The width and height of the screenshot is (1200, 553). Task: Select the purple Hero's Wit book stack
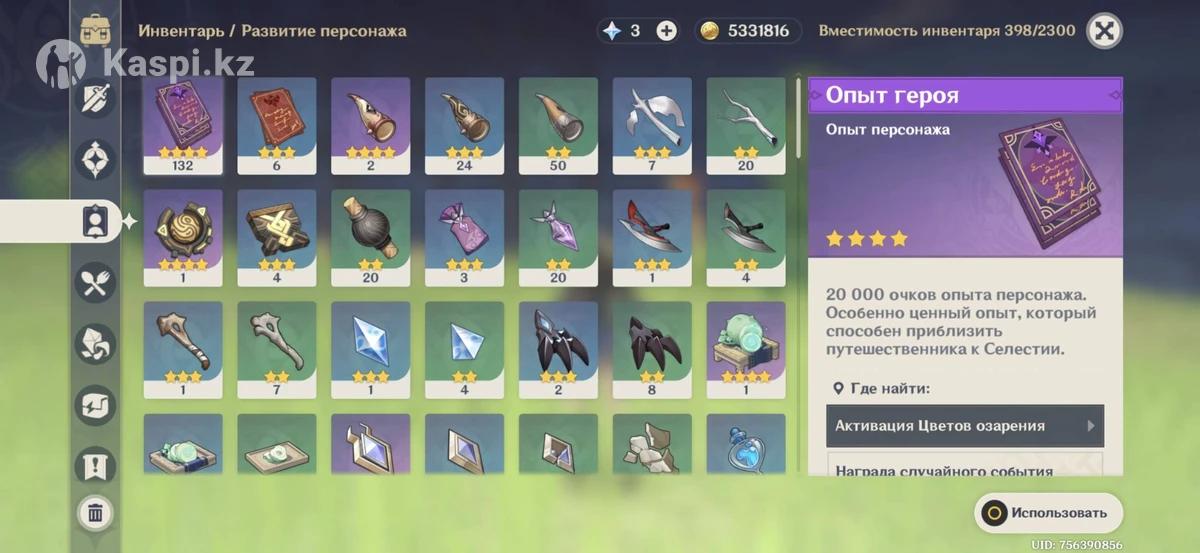[x=182, y=121]
